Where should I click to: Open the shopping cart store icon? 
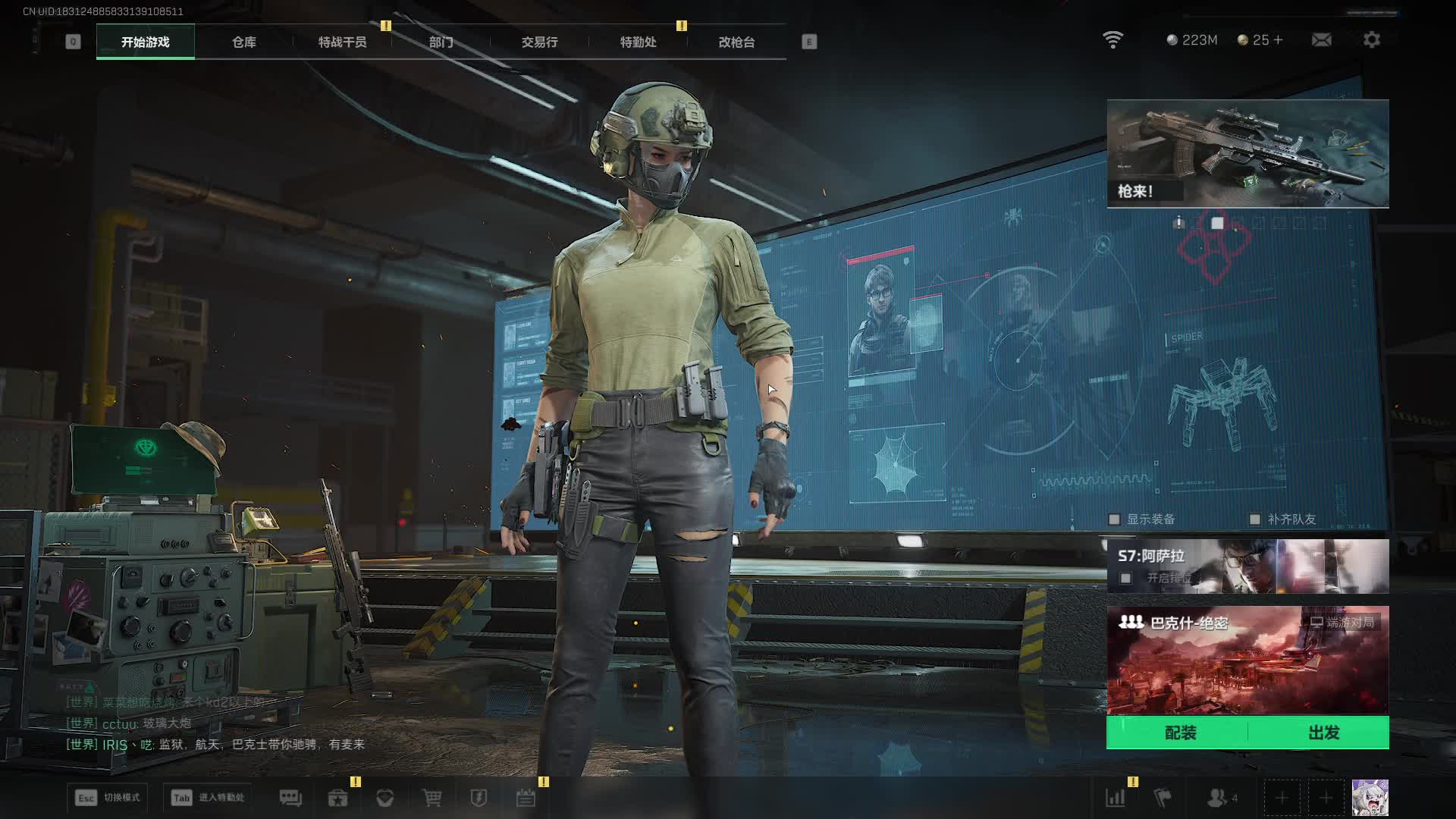coord(431,798)
